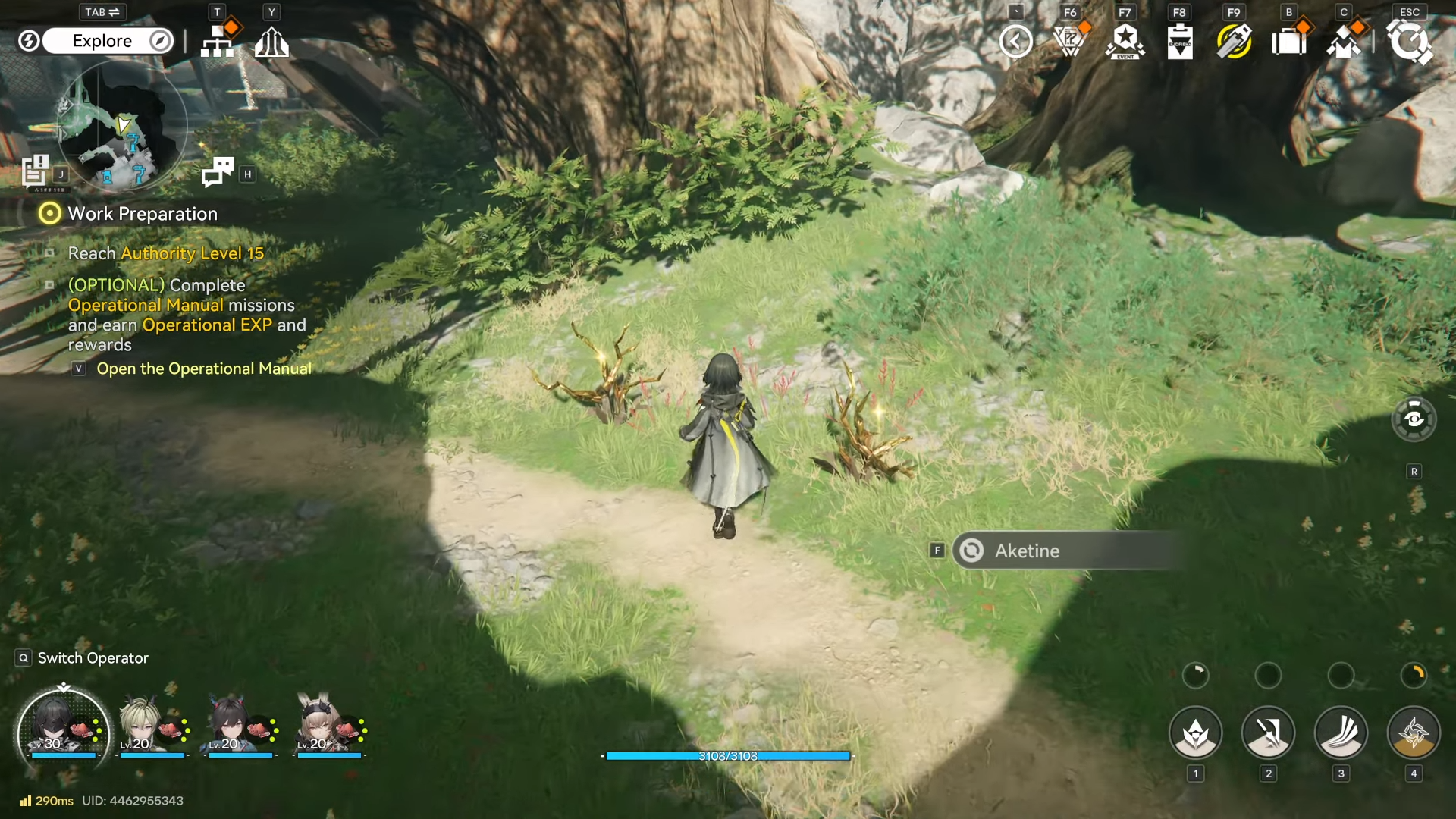
Task: Activate the orange pinwheel skill
Action: (1414, 733)
